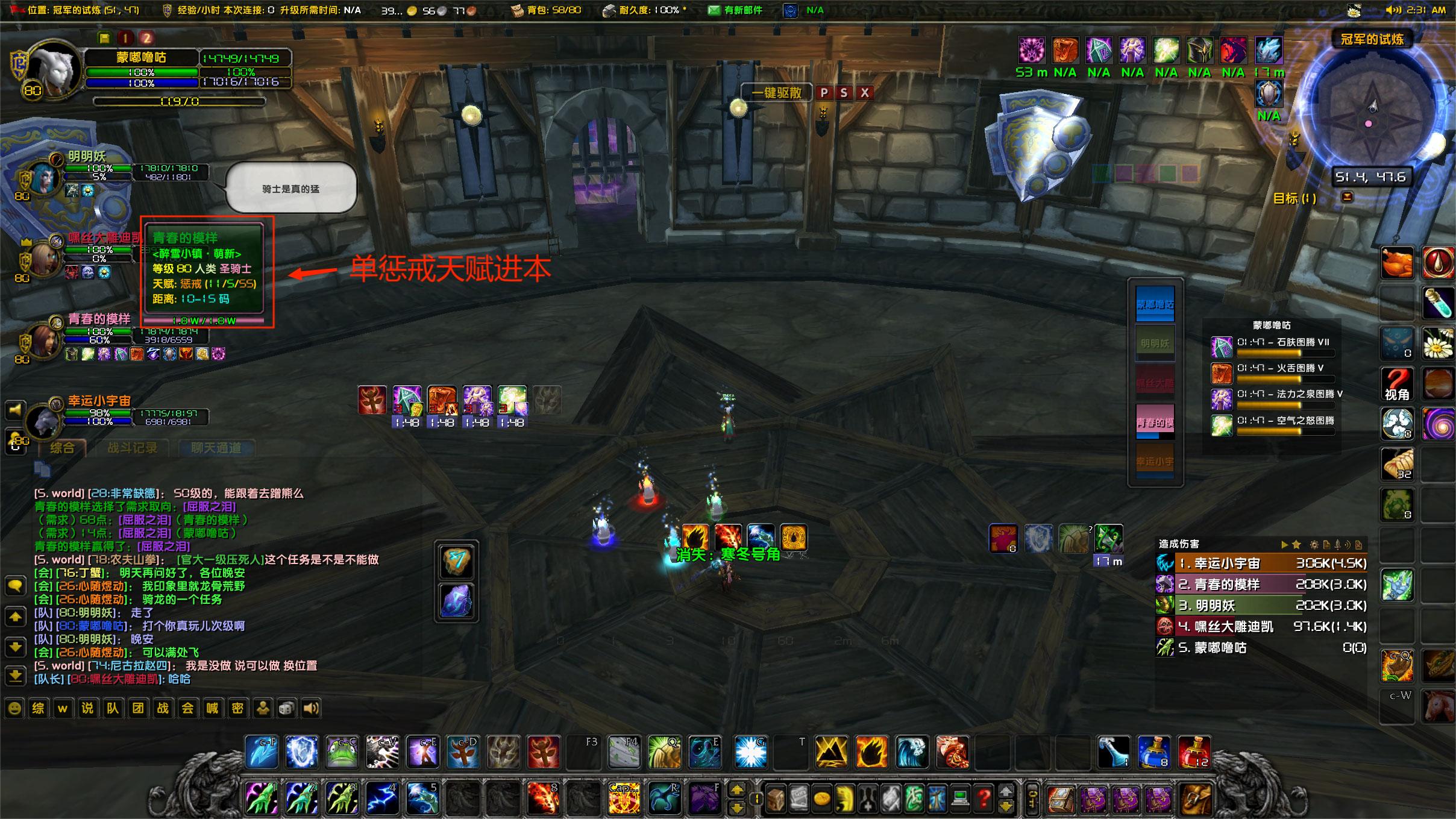
Task: Click the dice roll icon in chat button row
Action: 287,708
